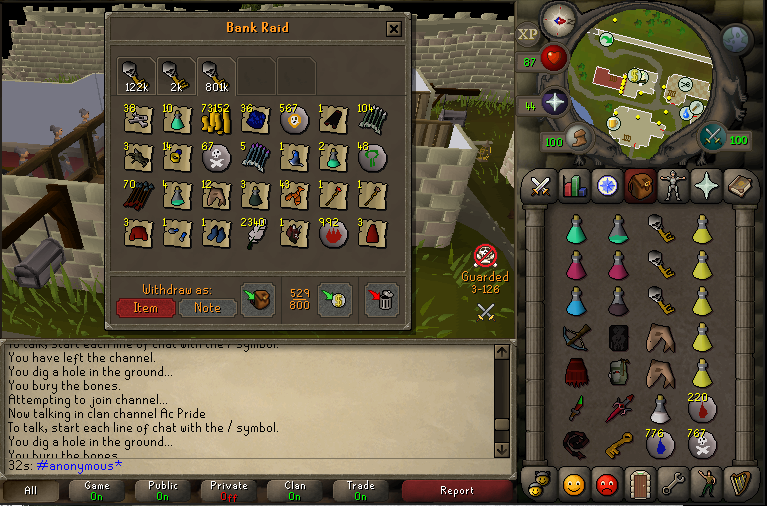Click the coiled whip in the inventory
The height and width of the screenshot is (506, 767).
(x=575, y=444)
